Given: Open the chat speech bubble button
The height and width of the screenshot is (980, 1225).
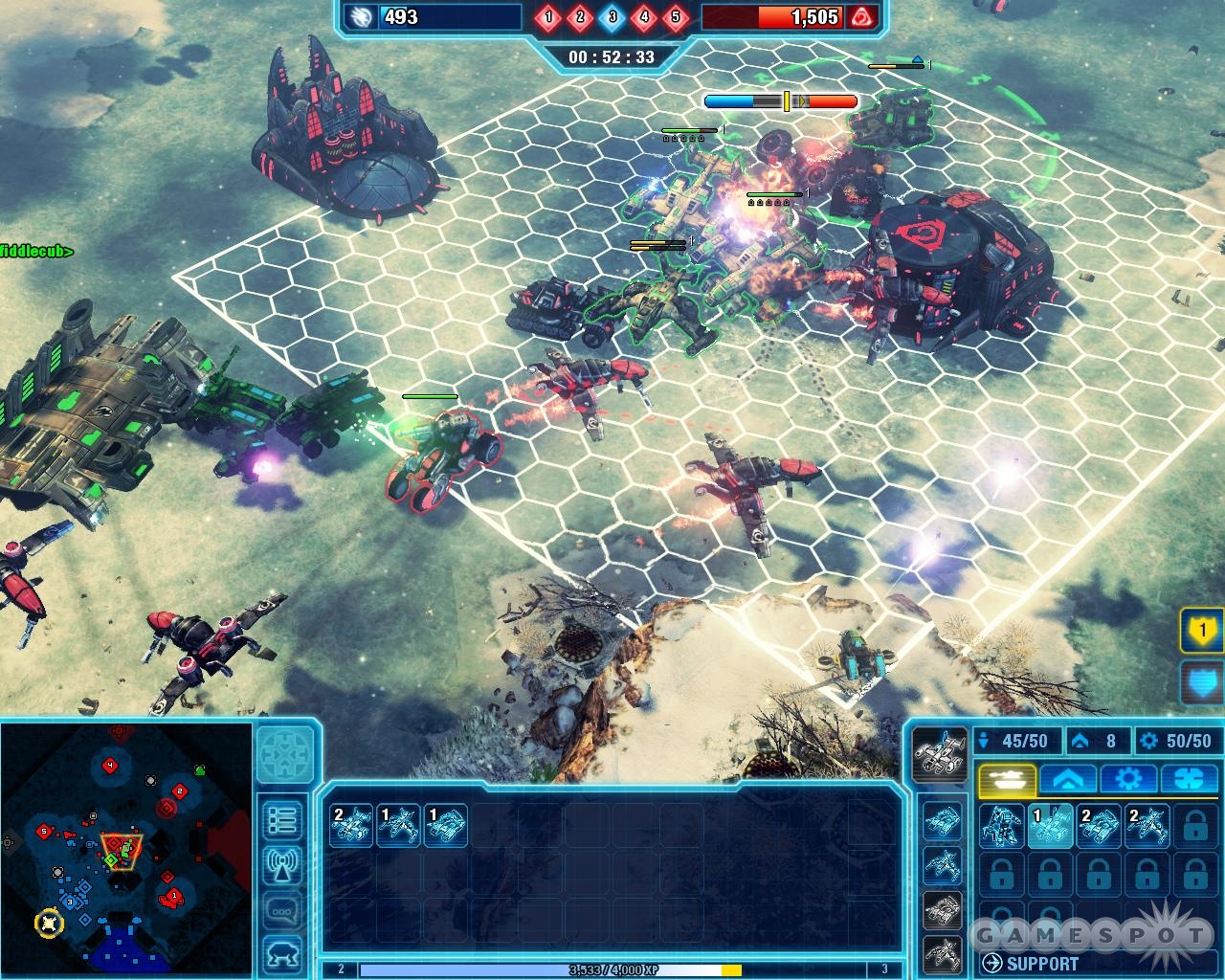Looking at the screenshot, I should click(x=284, y=909).
